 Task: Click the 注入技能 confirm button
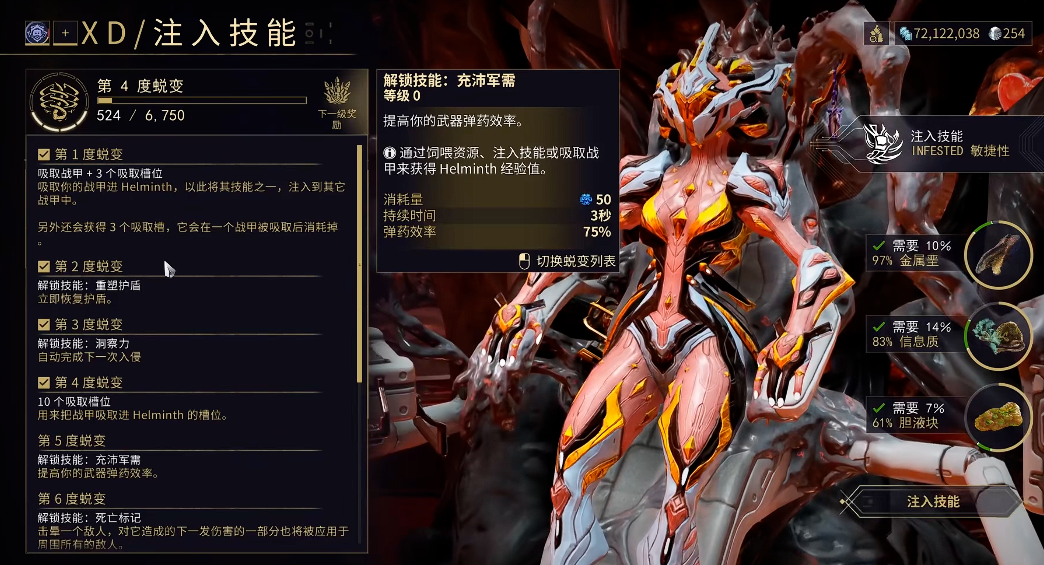932,501
